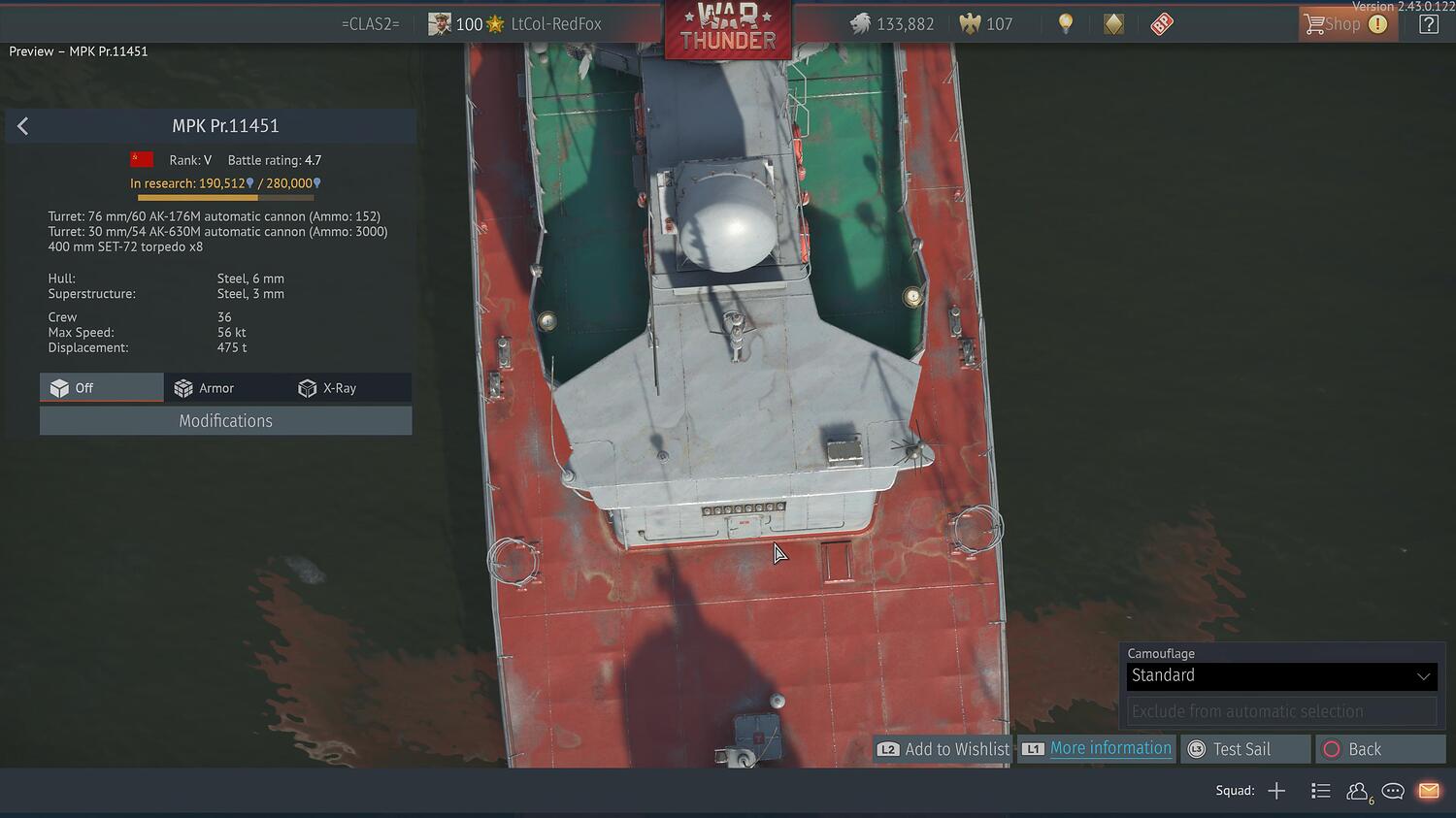Click the research progress bar
This screenshot has width=1456, height=818.
(x=225, y=197)
